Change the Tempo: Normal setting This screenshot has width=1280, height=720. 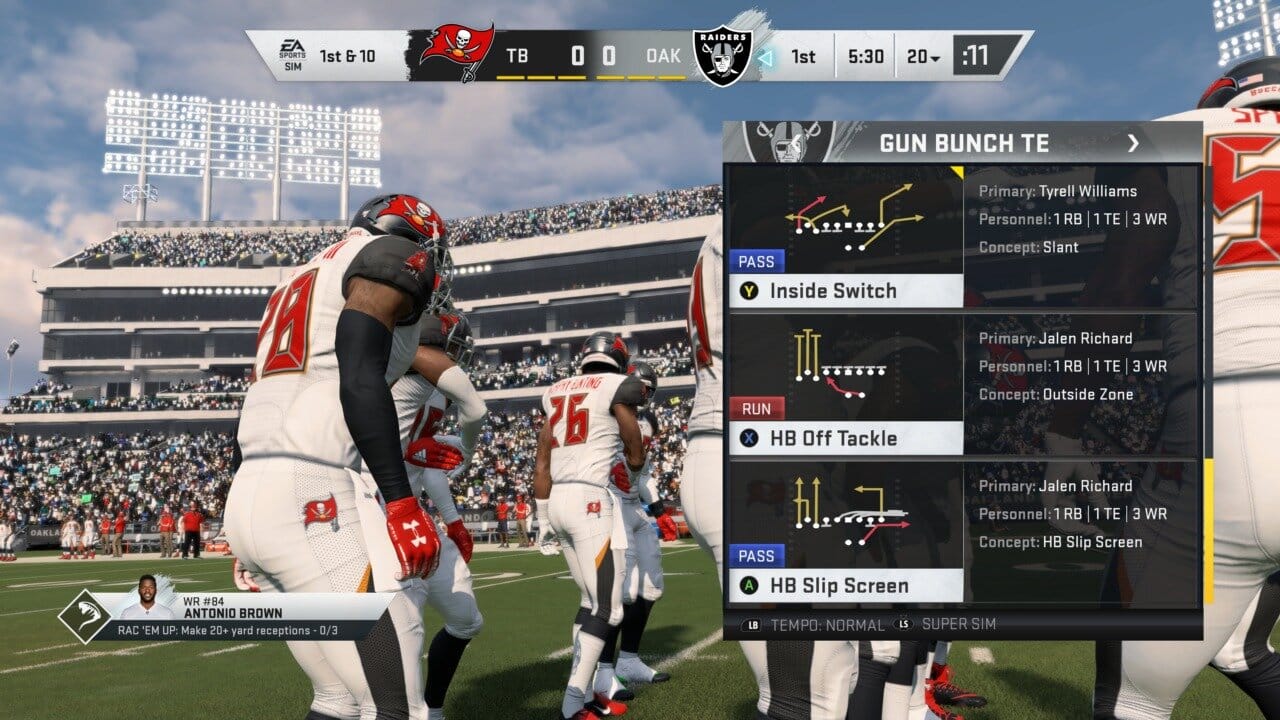(815, 625)
